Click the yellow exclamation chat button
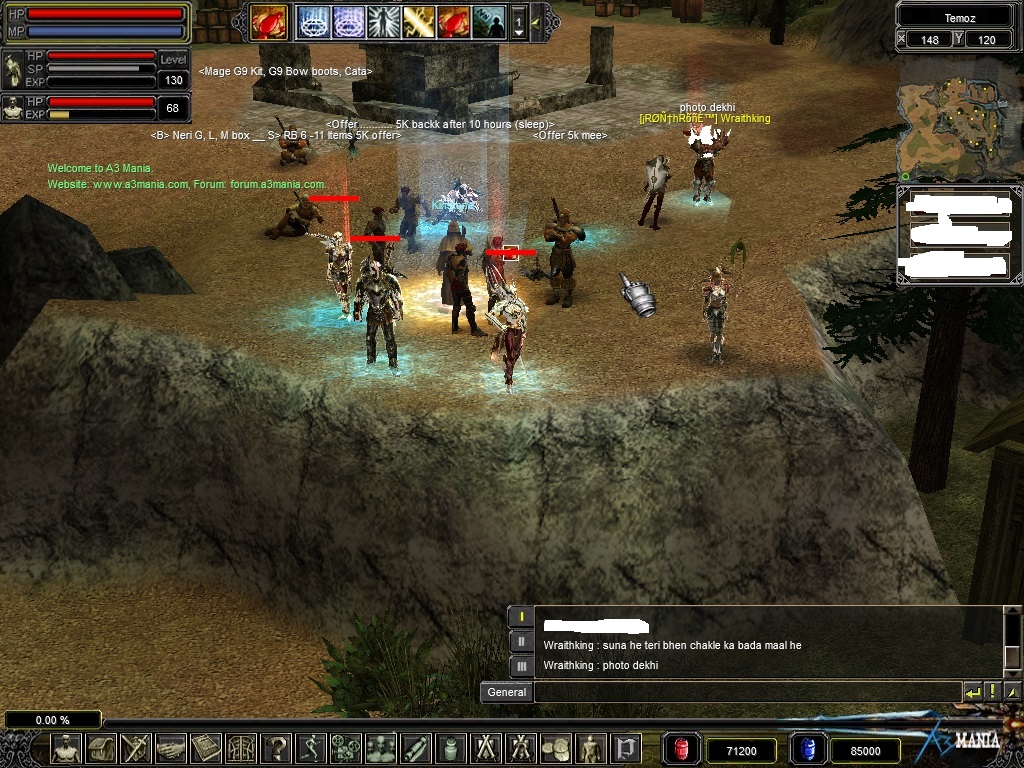Screen dimensions: 1024x768 (992, 692)
